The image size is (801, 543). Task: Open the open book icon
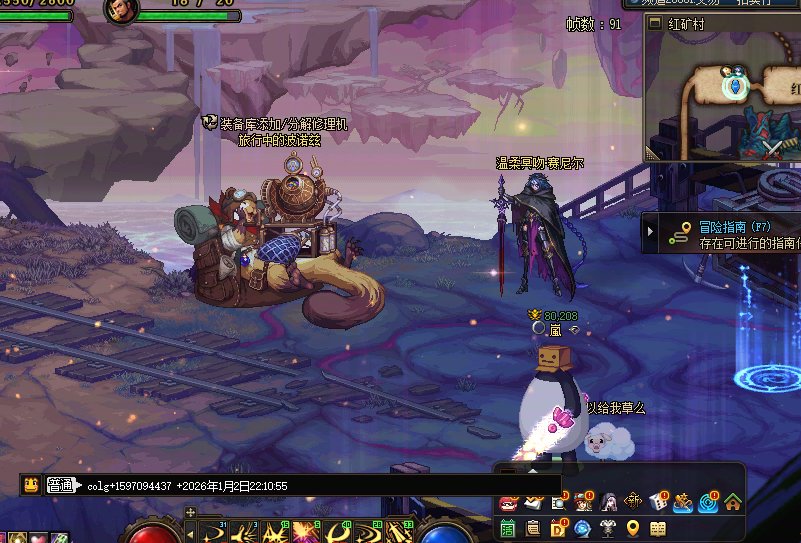point(658,528)
